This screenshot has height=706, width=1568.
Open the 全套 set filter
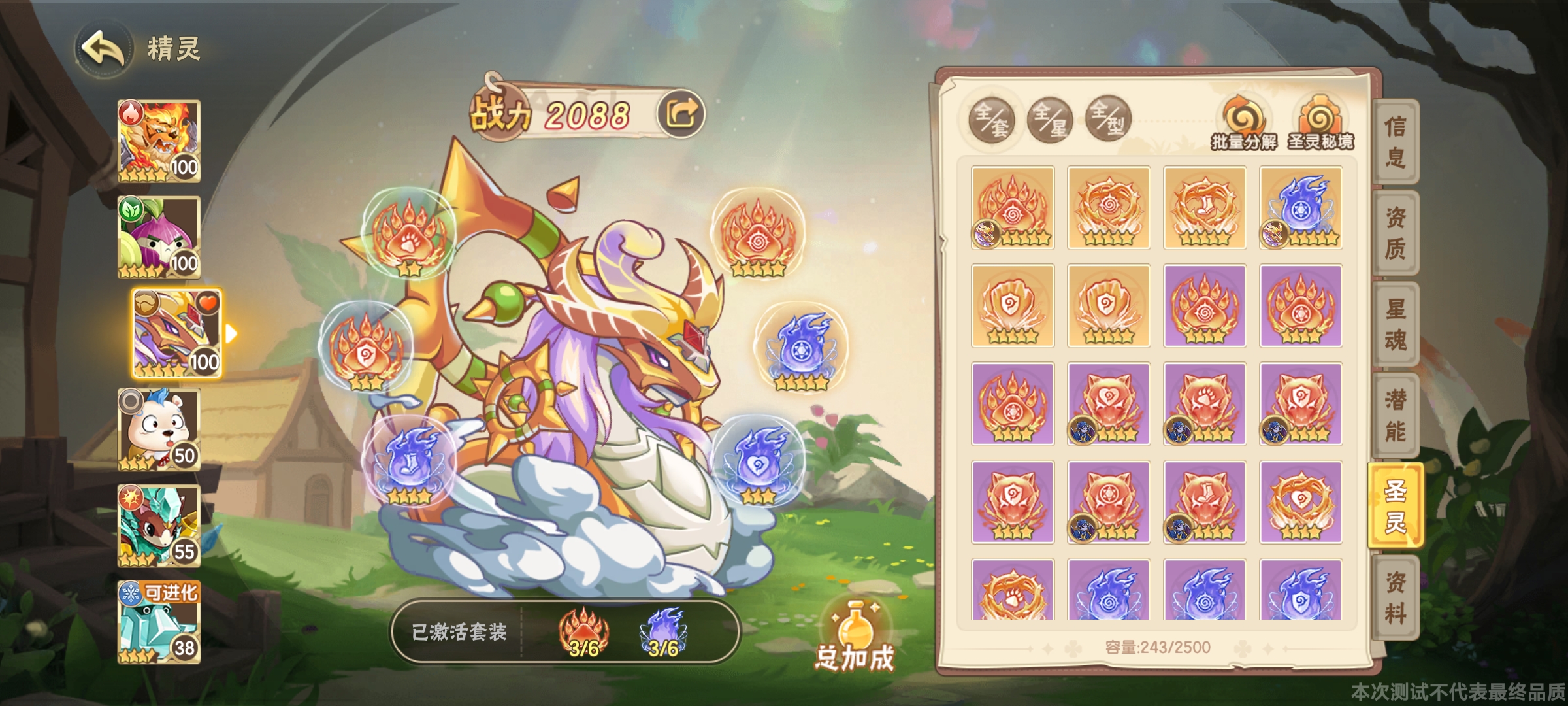tap(991, 120)
